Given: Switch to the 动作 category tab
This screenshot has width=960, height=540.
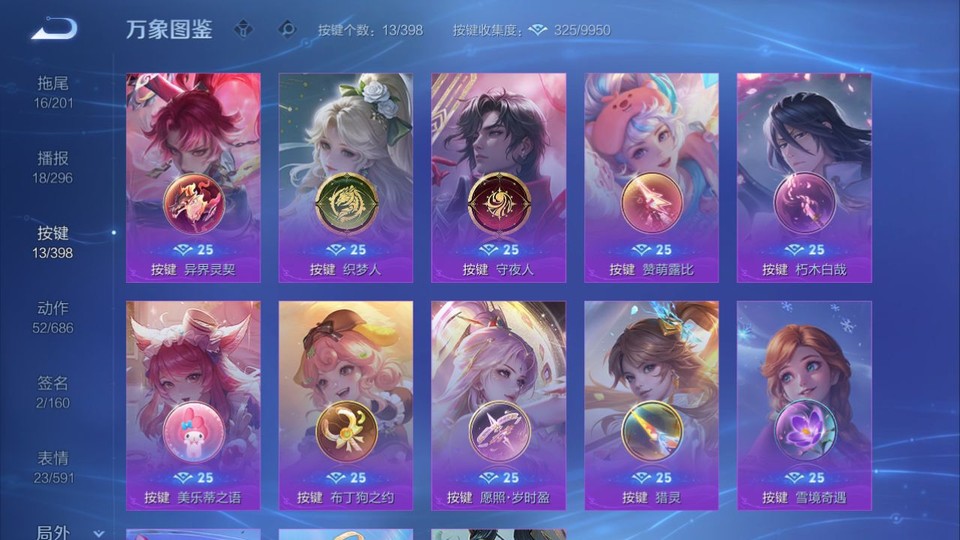Looking at the screenshot, I should coord(54,316).
